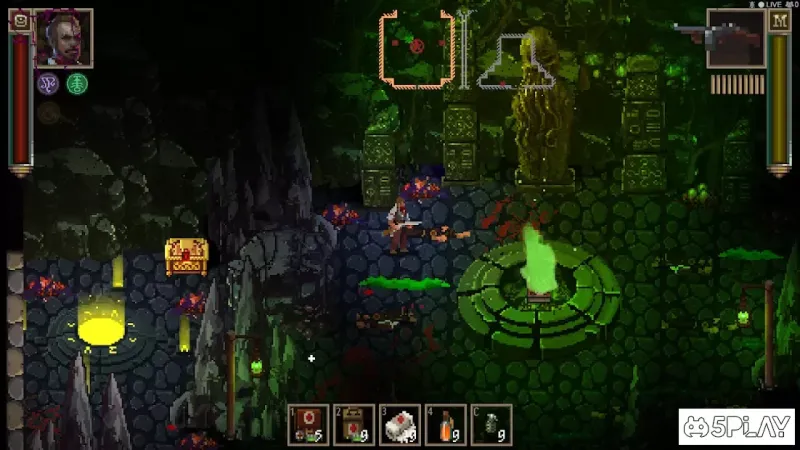800x450 pixels.
Task: Click the 5Play watermark logo
Action: coord(736,426)
